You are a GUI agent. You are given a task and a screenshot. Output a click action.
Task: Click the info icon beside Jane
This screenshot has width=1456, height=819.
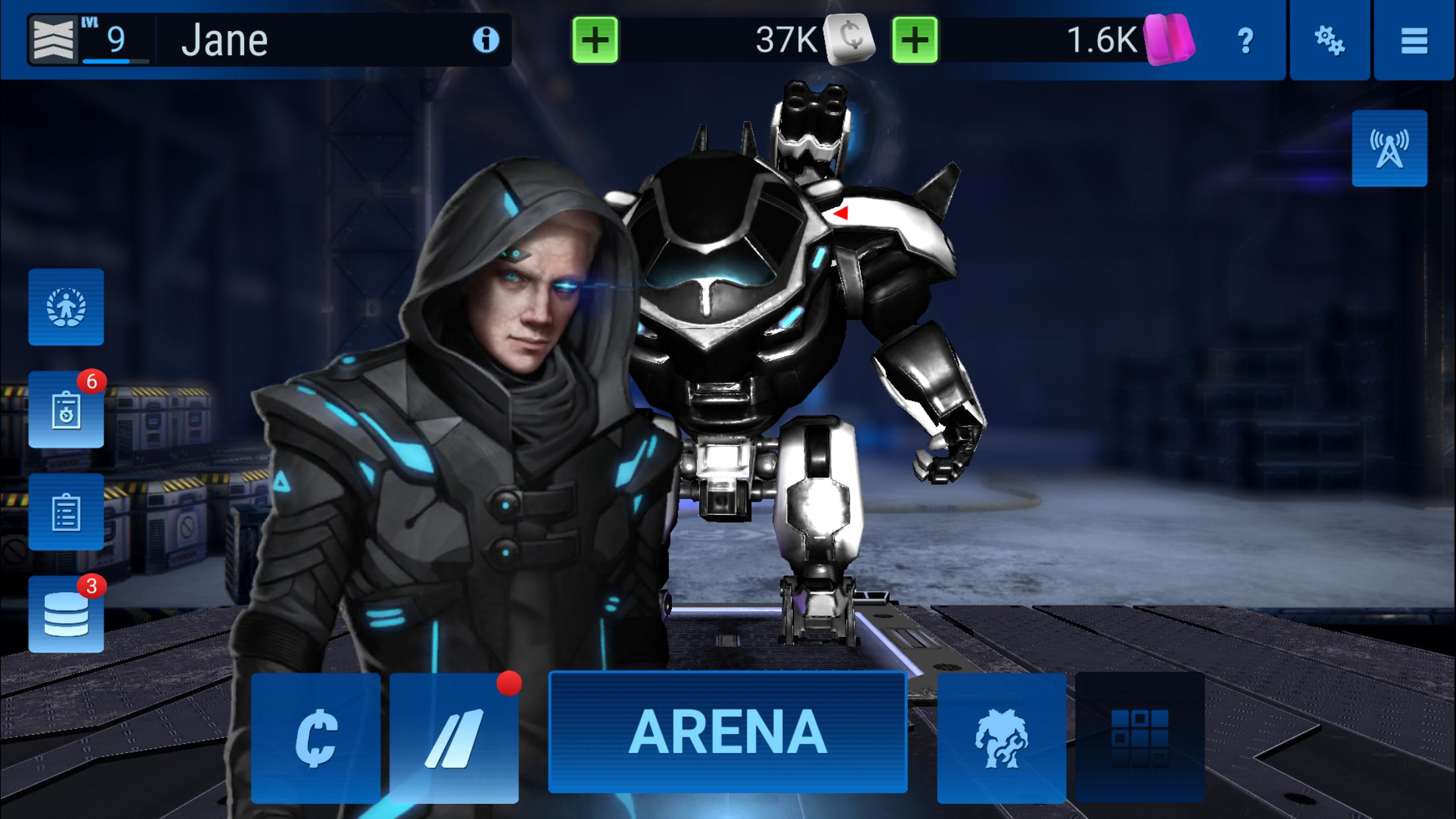click(486, 40)
